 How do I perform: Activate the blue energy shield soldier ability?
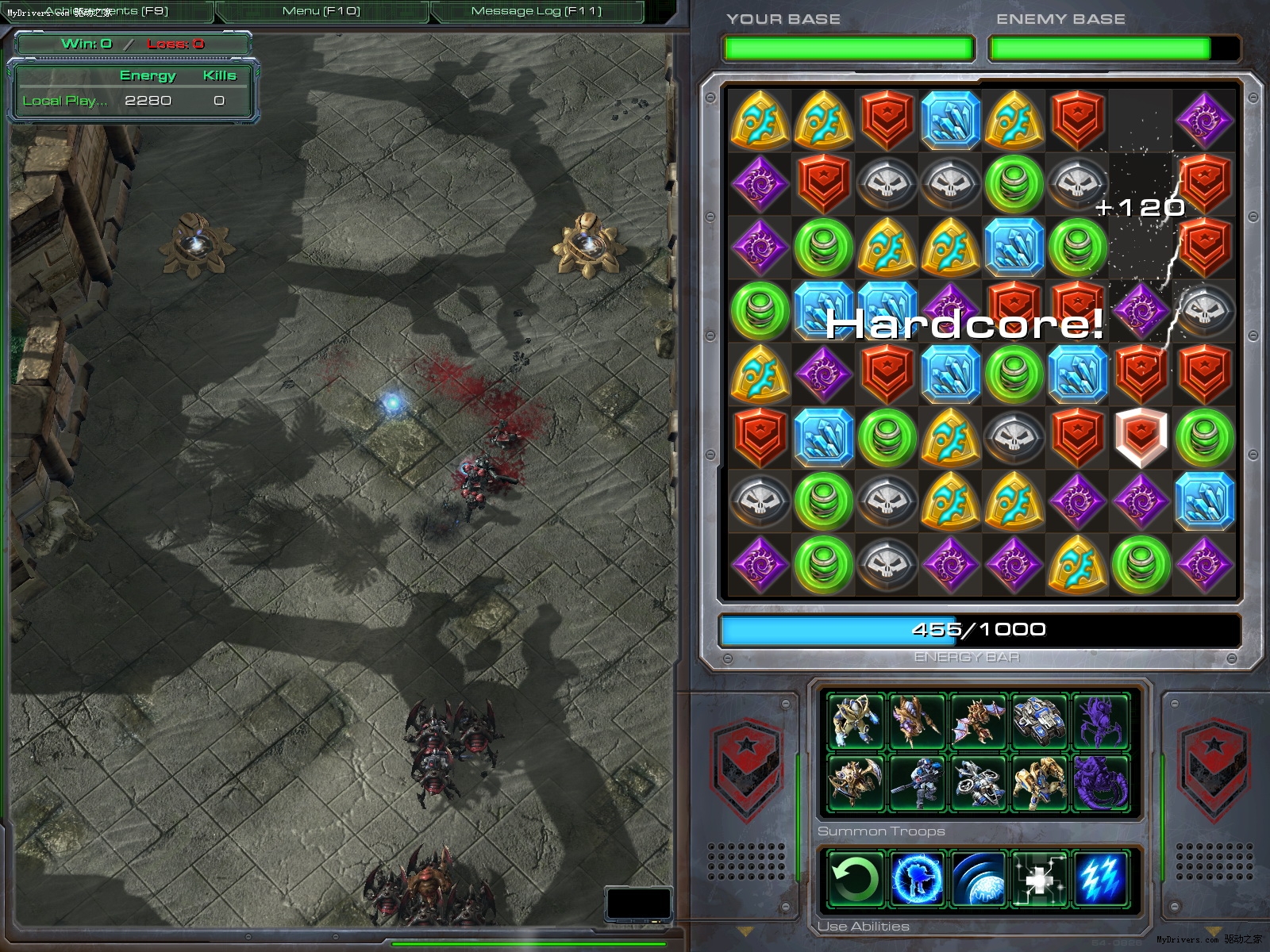[916, 879]
